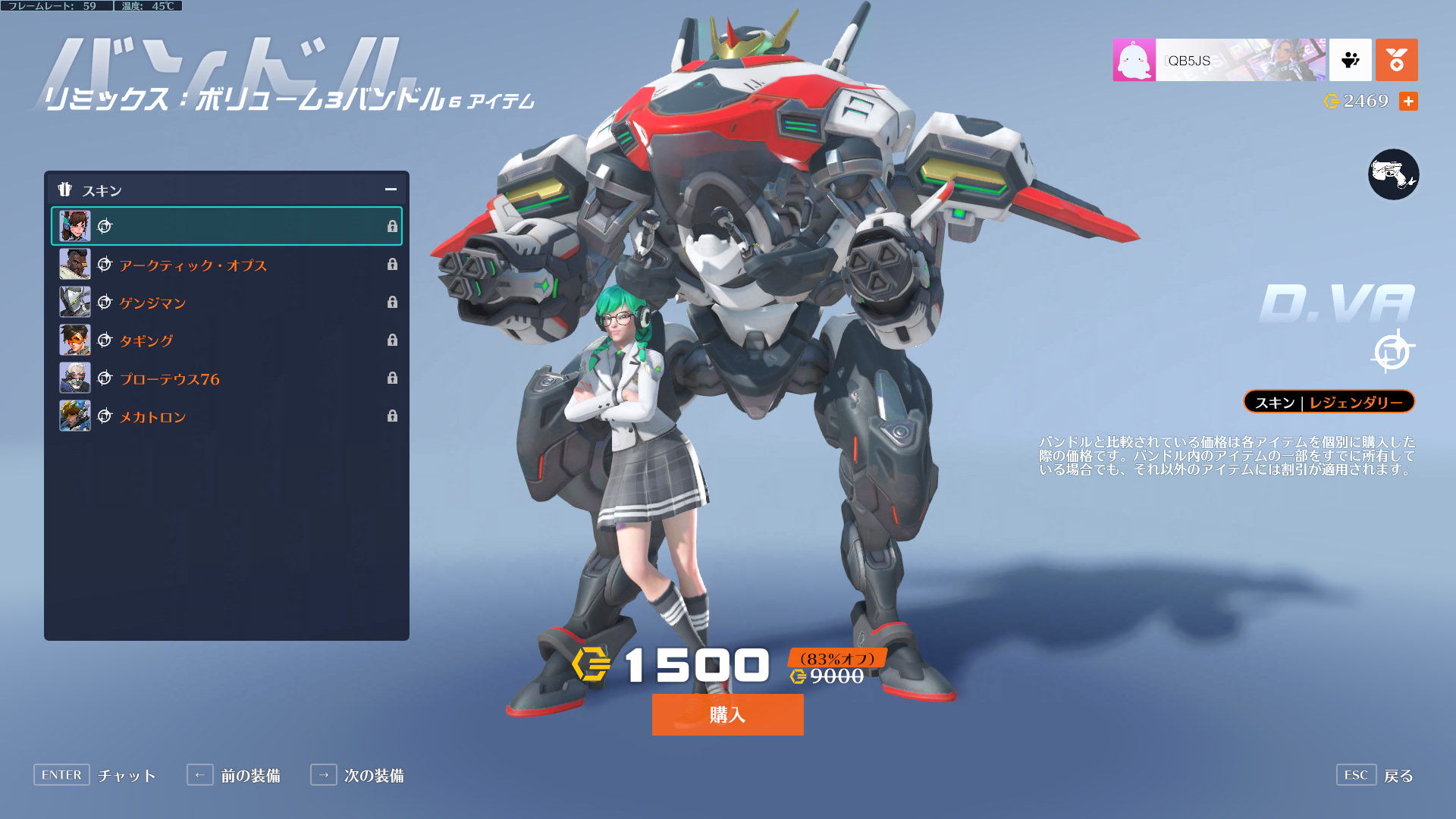Select the プローテウス76 skin
This screenshot has height=819, width=1456.
click(226, 378)
